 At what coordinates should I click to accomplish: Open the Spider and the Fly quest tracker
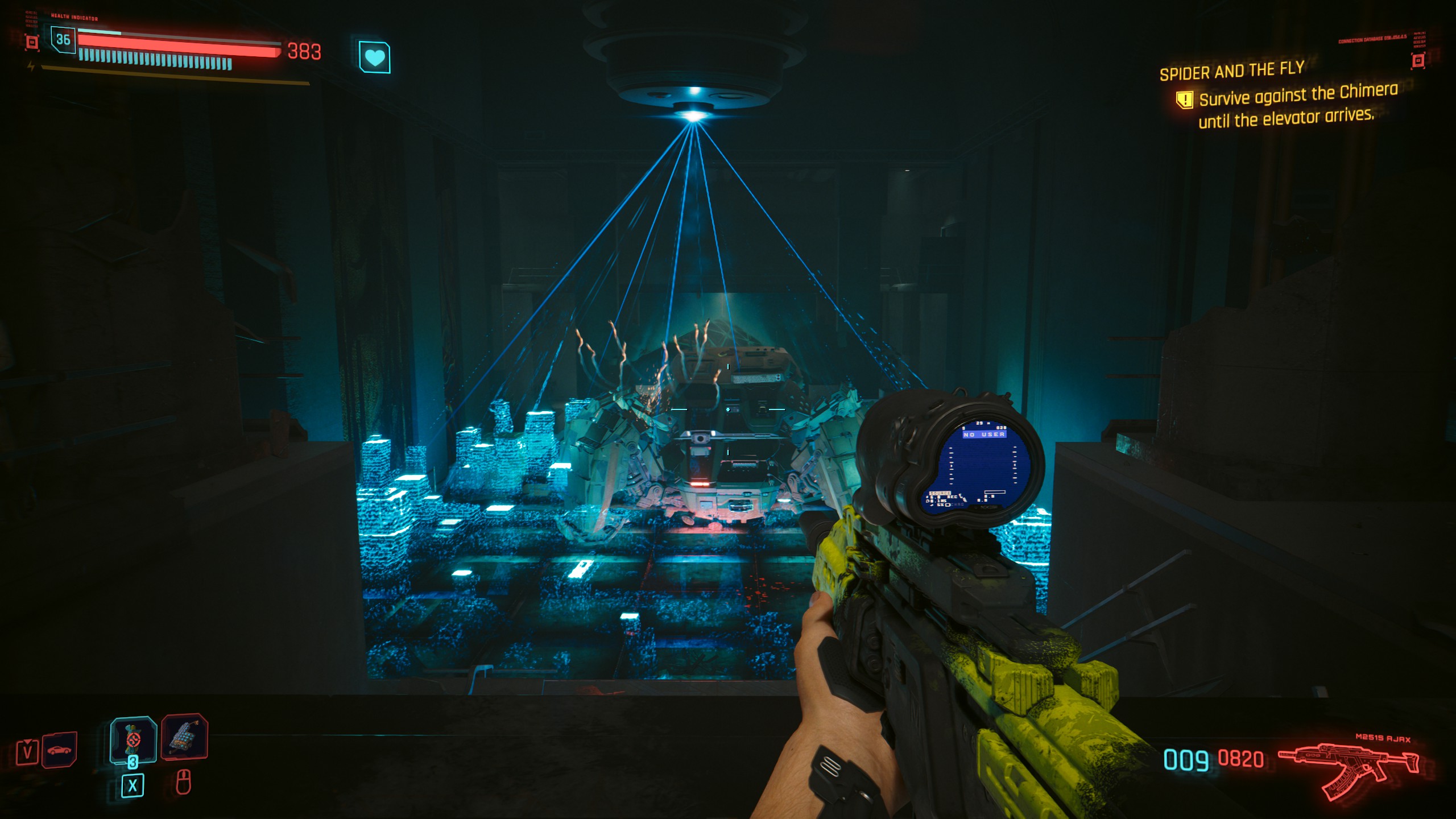1231,72
